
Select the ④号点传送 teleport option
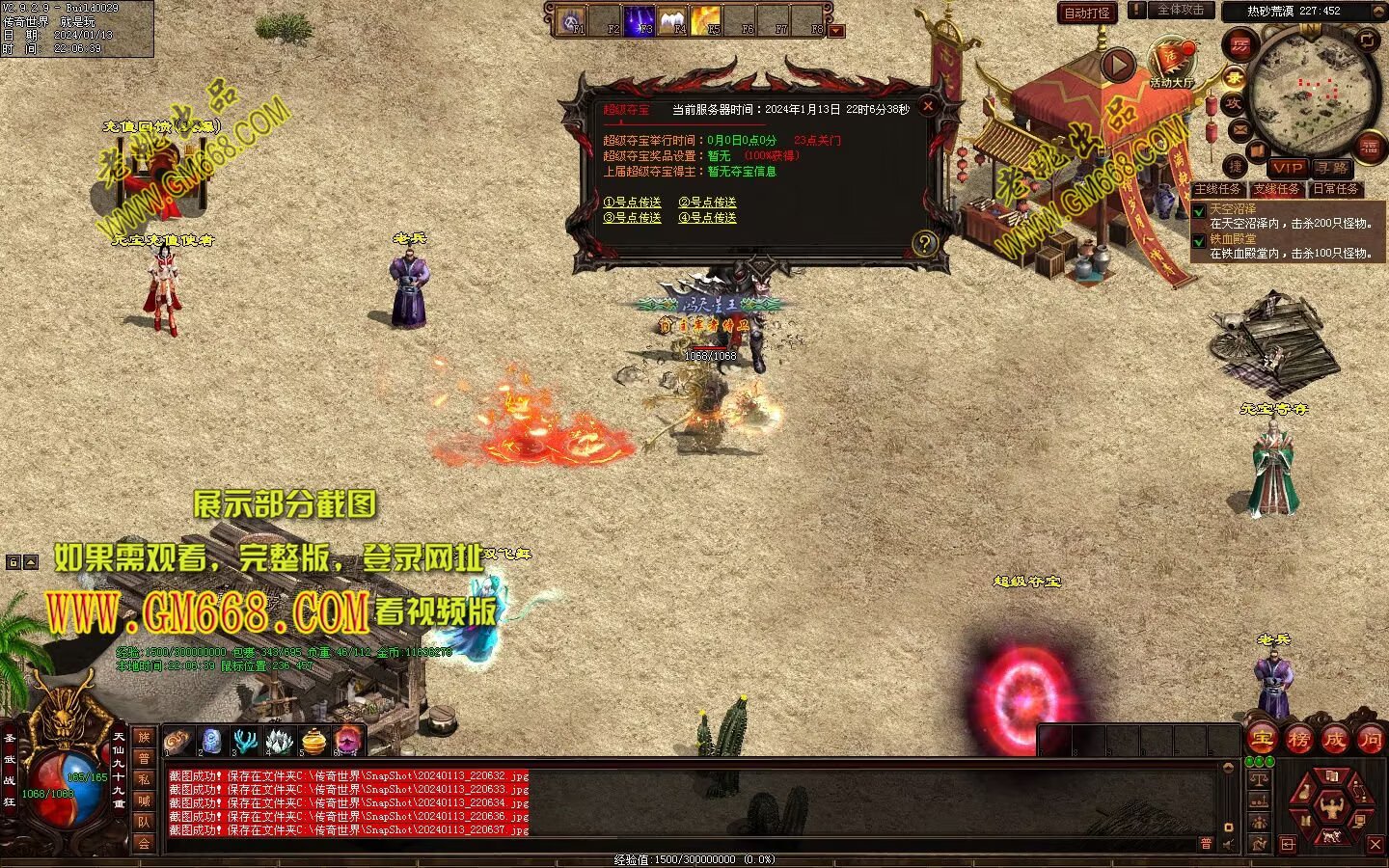coord(707,218)
